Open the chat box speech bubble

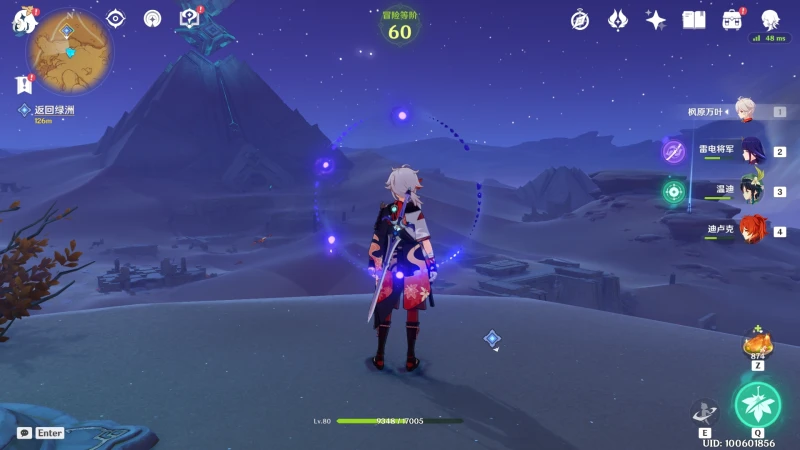point(23,432)
